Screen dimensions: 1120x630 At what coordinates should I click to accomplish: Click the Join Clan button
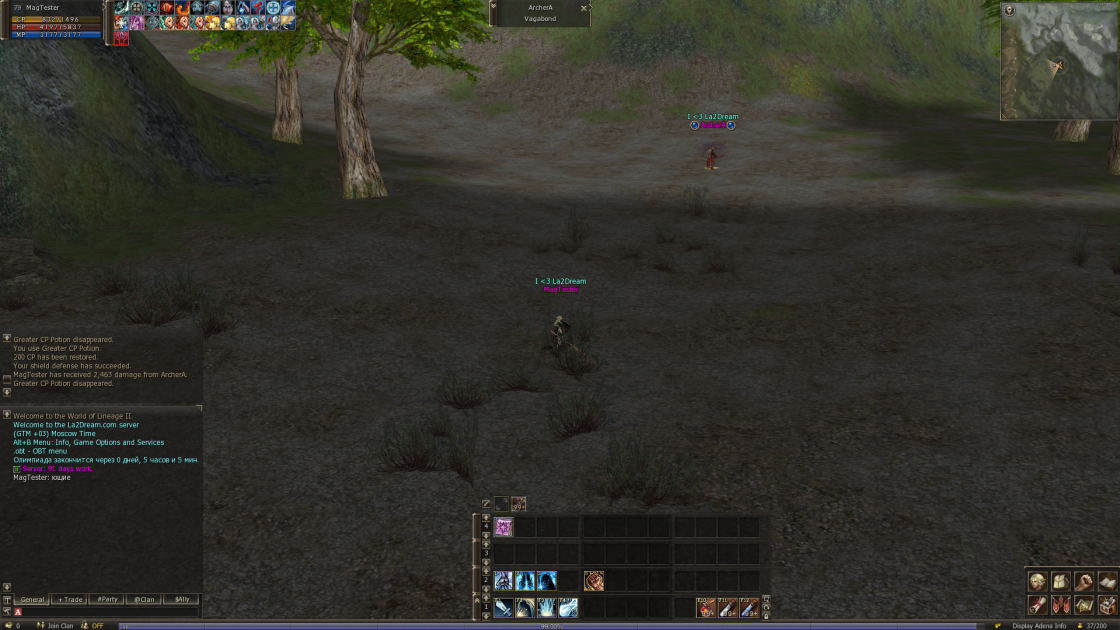point(60,626)
